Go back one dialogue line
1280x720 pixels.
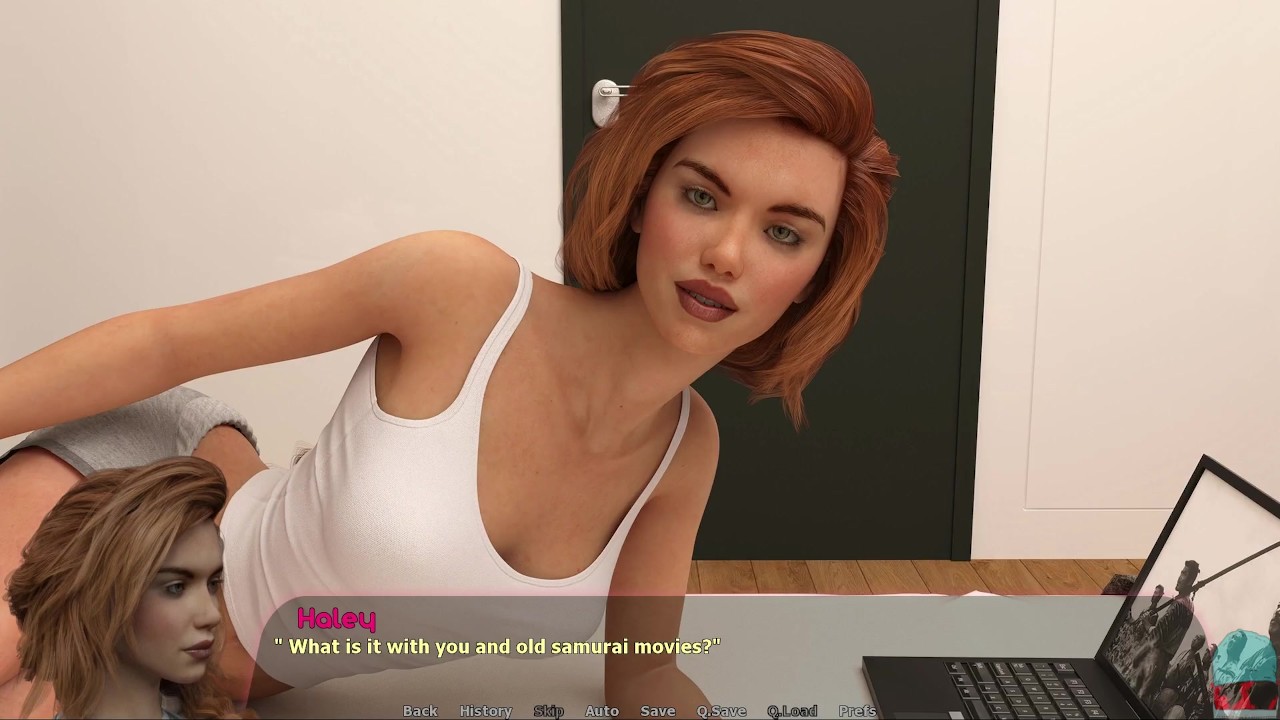click(x=420, y=711)
